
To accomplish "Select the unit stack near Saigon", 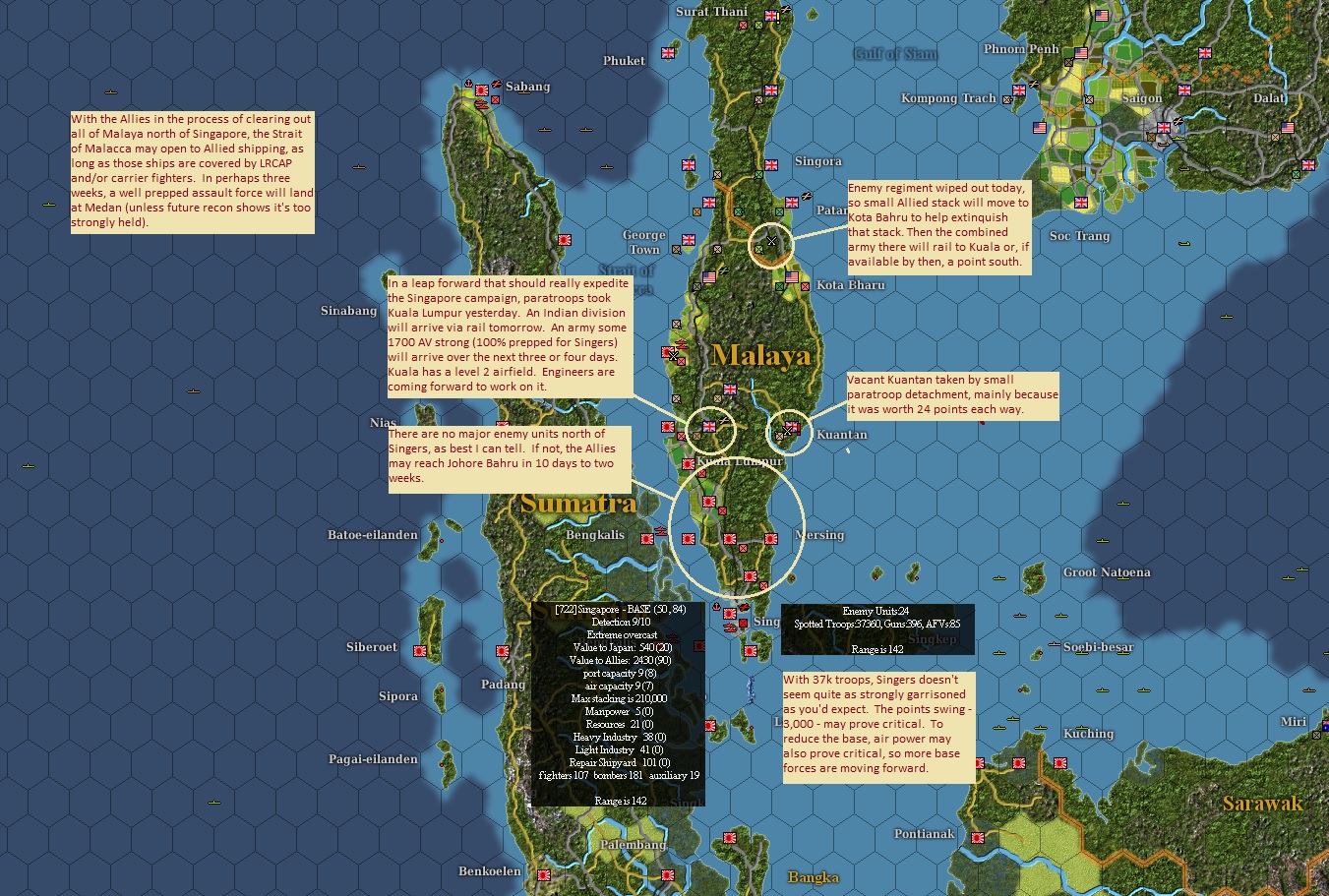I will click(x=1163, y=127).
